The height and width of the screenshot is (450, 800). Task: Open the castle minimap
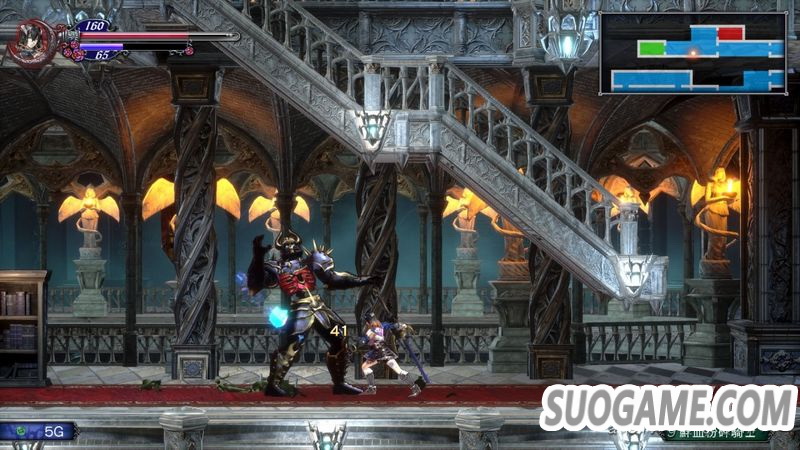[692, 54]
